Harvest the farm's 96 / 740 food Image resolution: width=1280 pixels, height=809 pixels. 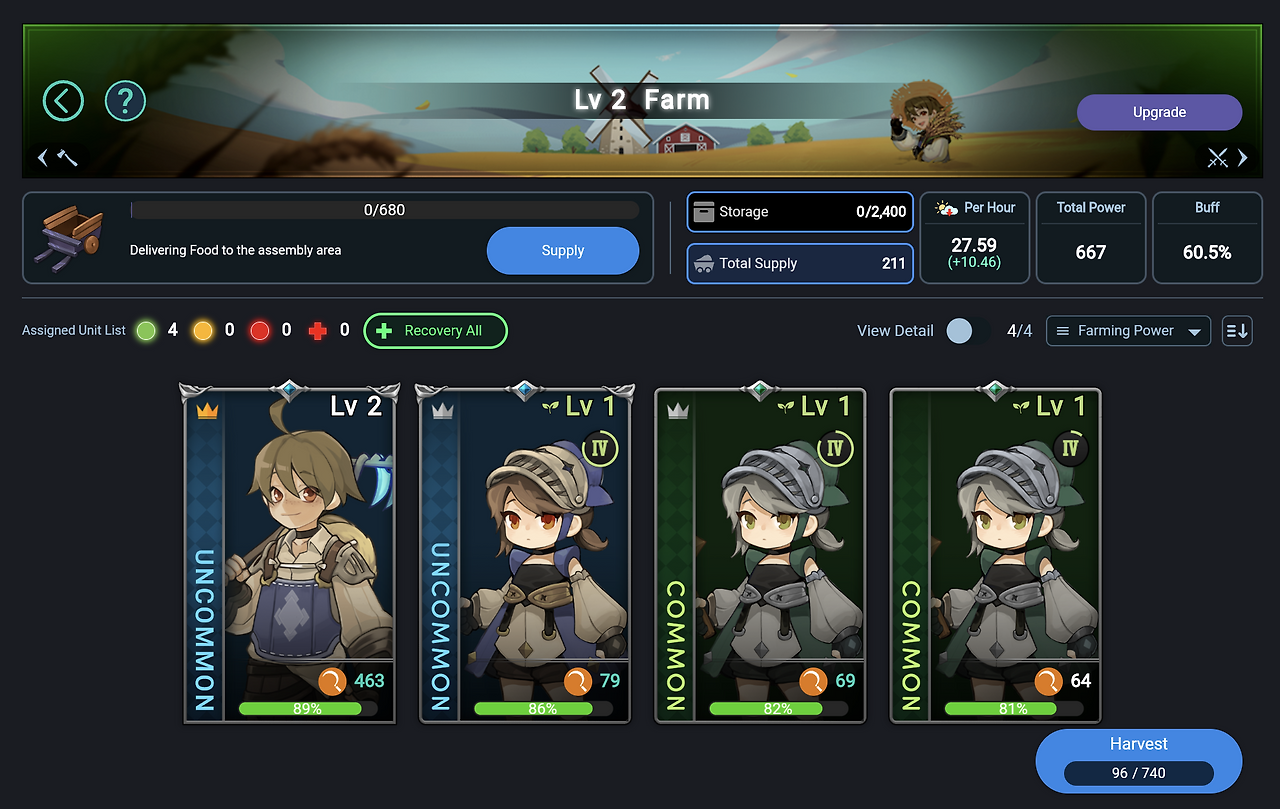1138,760
